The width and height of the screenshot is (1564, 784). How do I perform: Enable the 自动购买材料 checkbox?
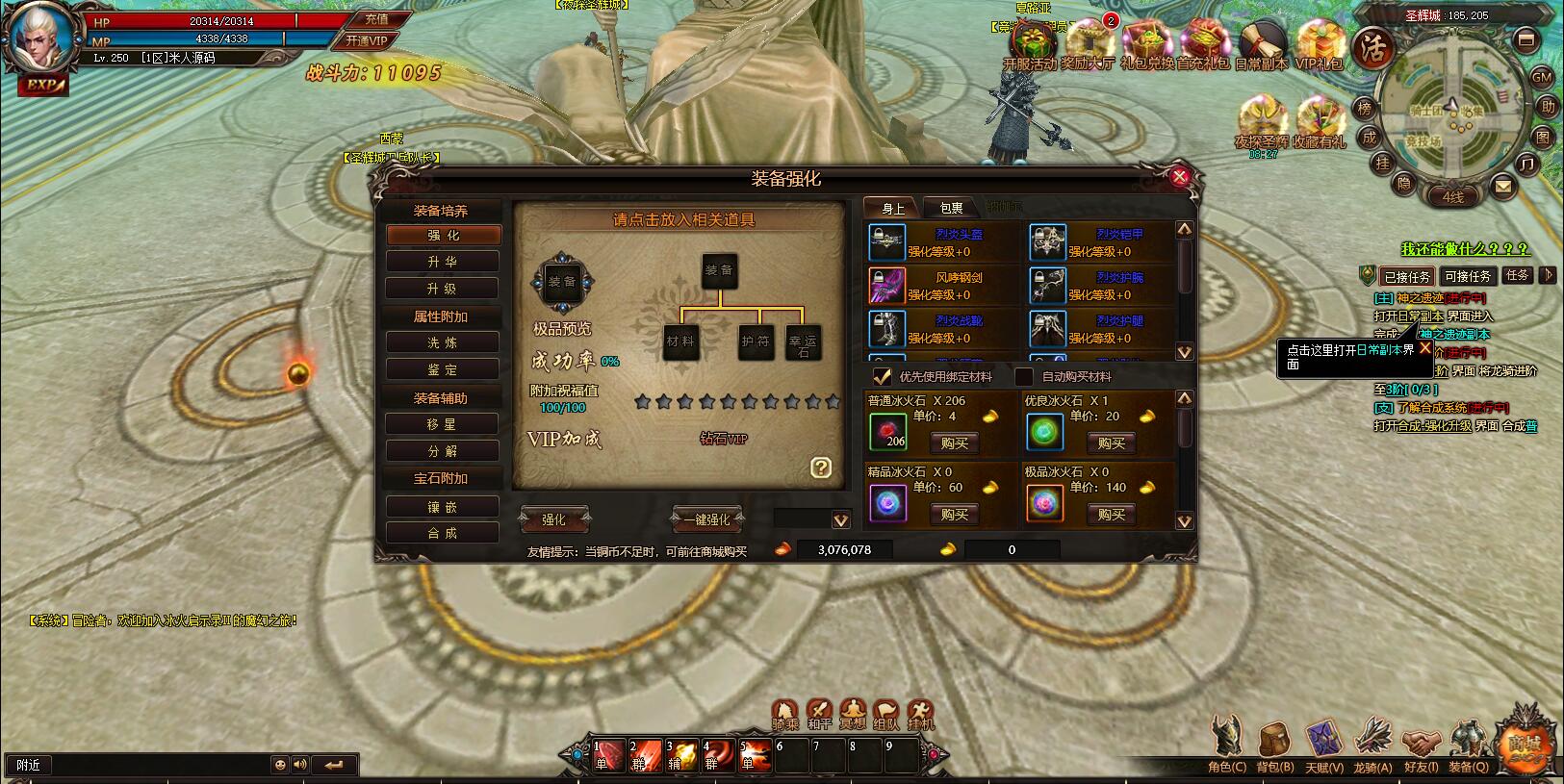point(1024,376)
